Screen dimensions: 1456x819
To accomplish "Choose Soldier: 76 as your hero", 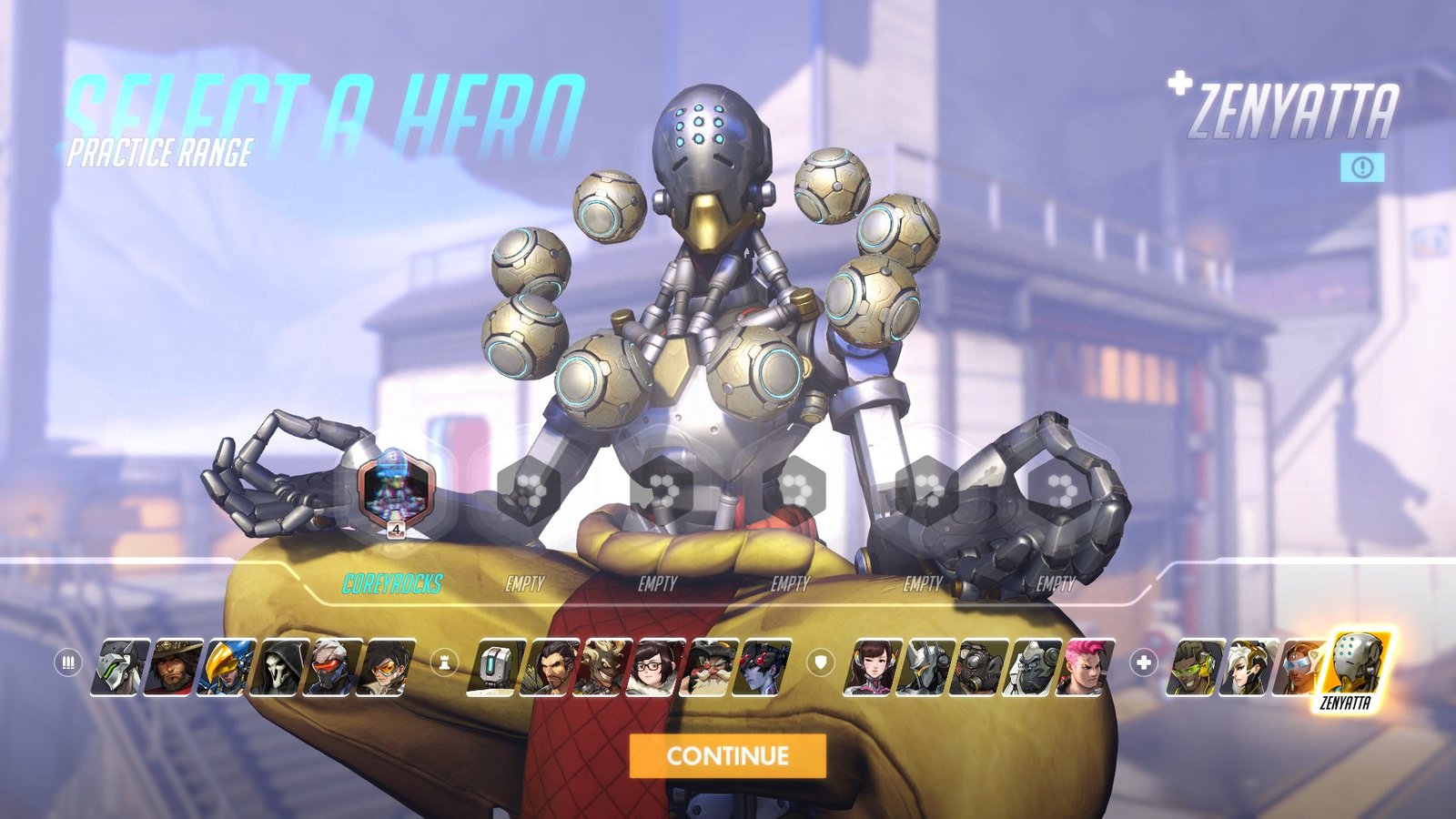I will point(334,667).
